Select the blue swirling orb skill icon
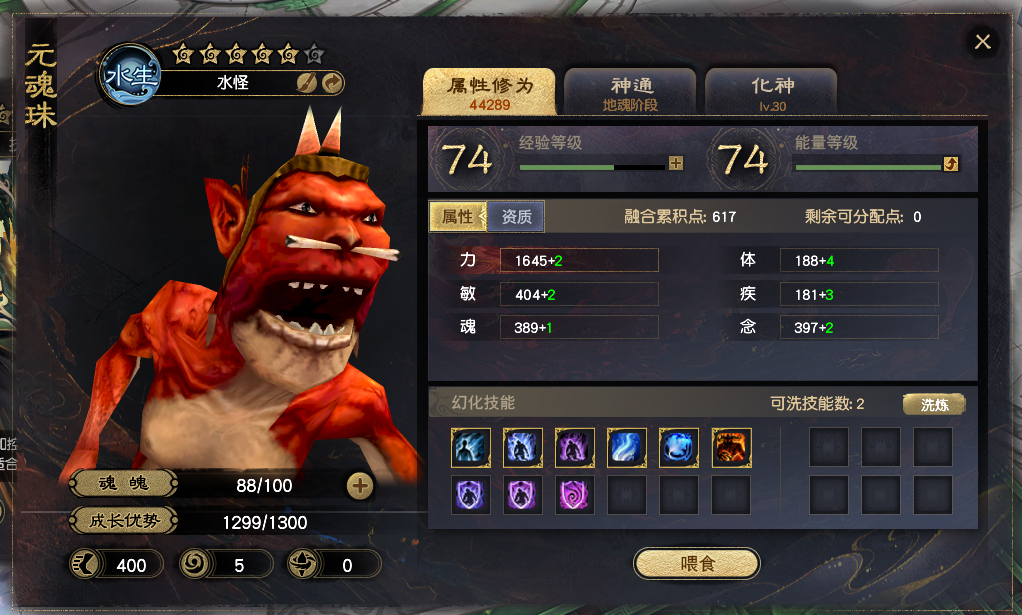Image resolution: width=1022 pixels, height=615 pixels. (x=679, y=448)
